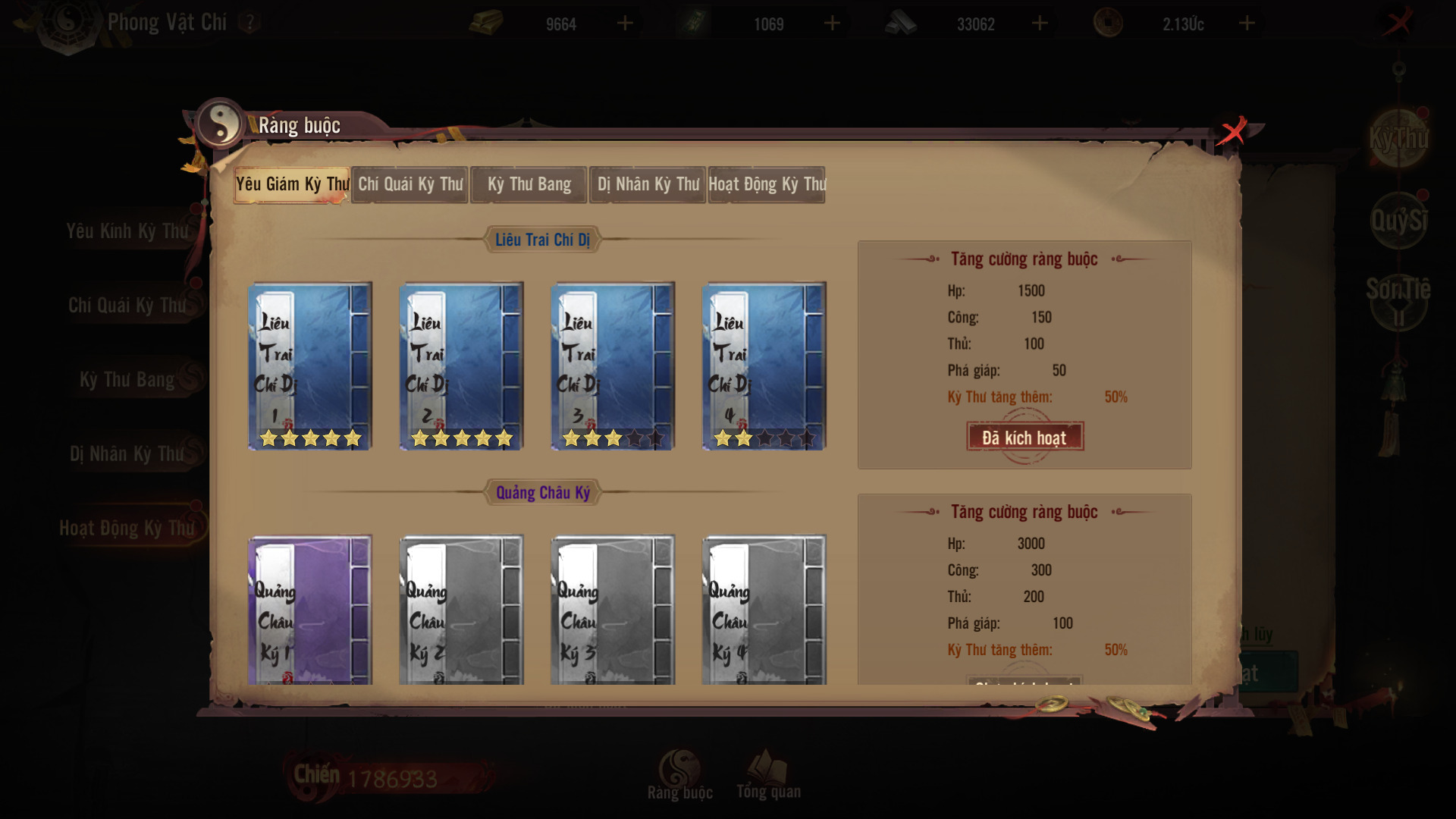Click the Đã kích hoạt button

click(1025, 437)
